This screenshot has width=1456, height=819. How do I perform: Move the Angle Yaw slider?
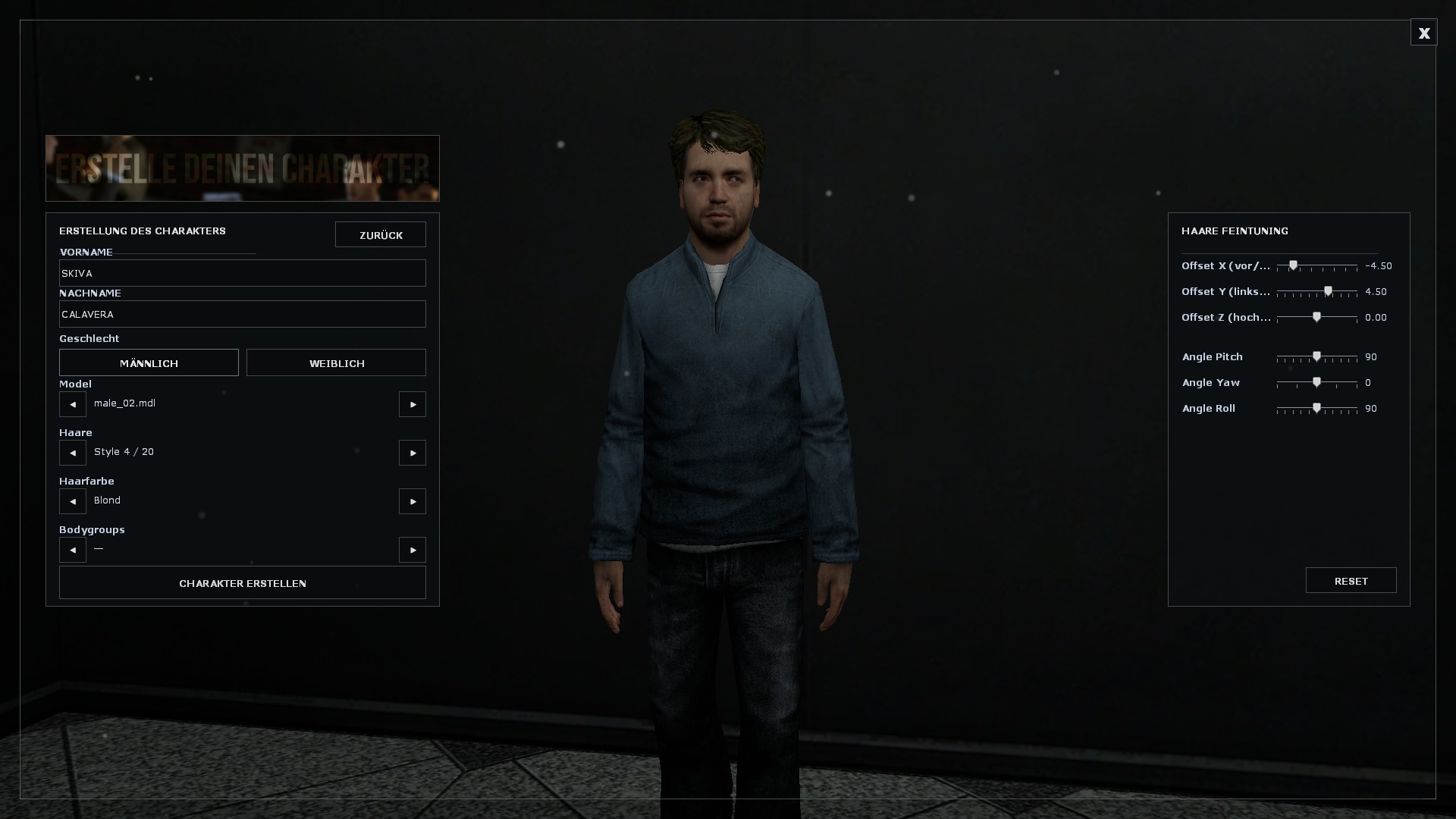1316,382
